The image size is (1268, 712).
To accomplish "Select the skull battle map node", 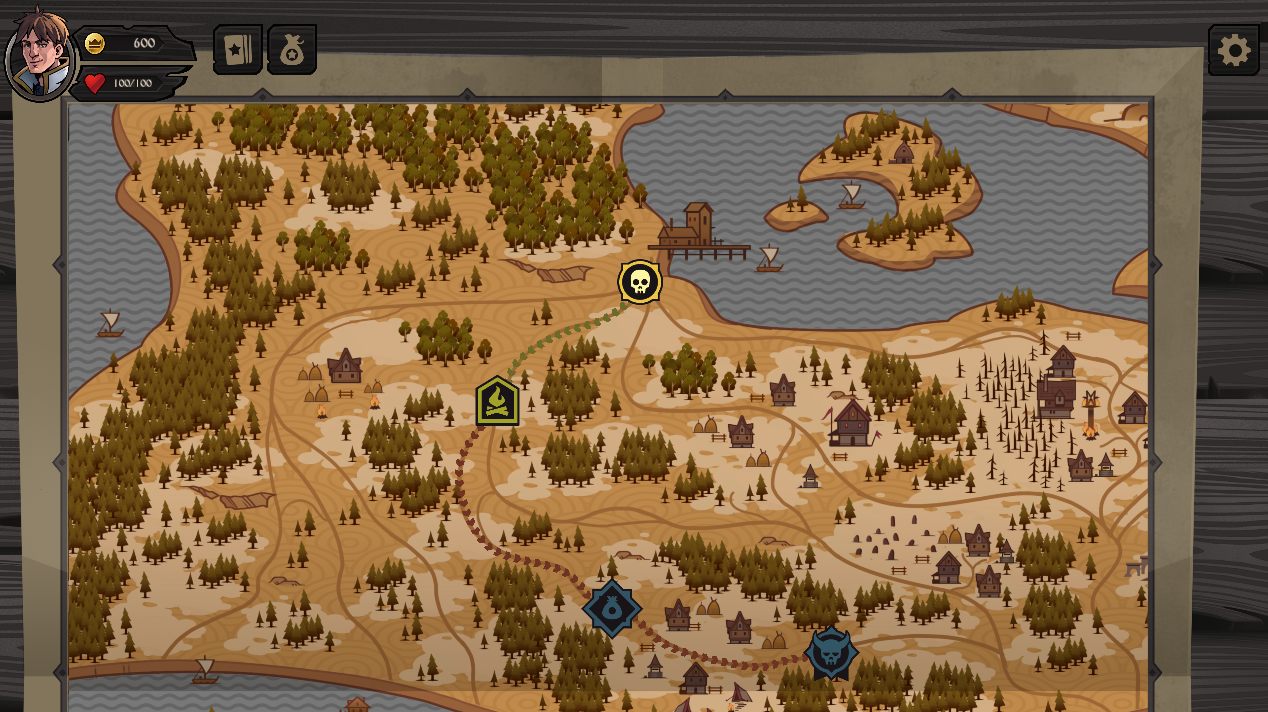I will 640,283.
